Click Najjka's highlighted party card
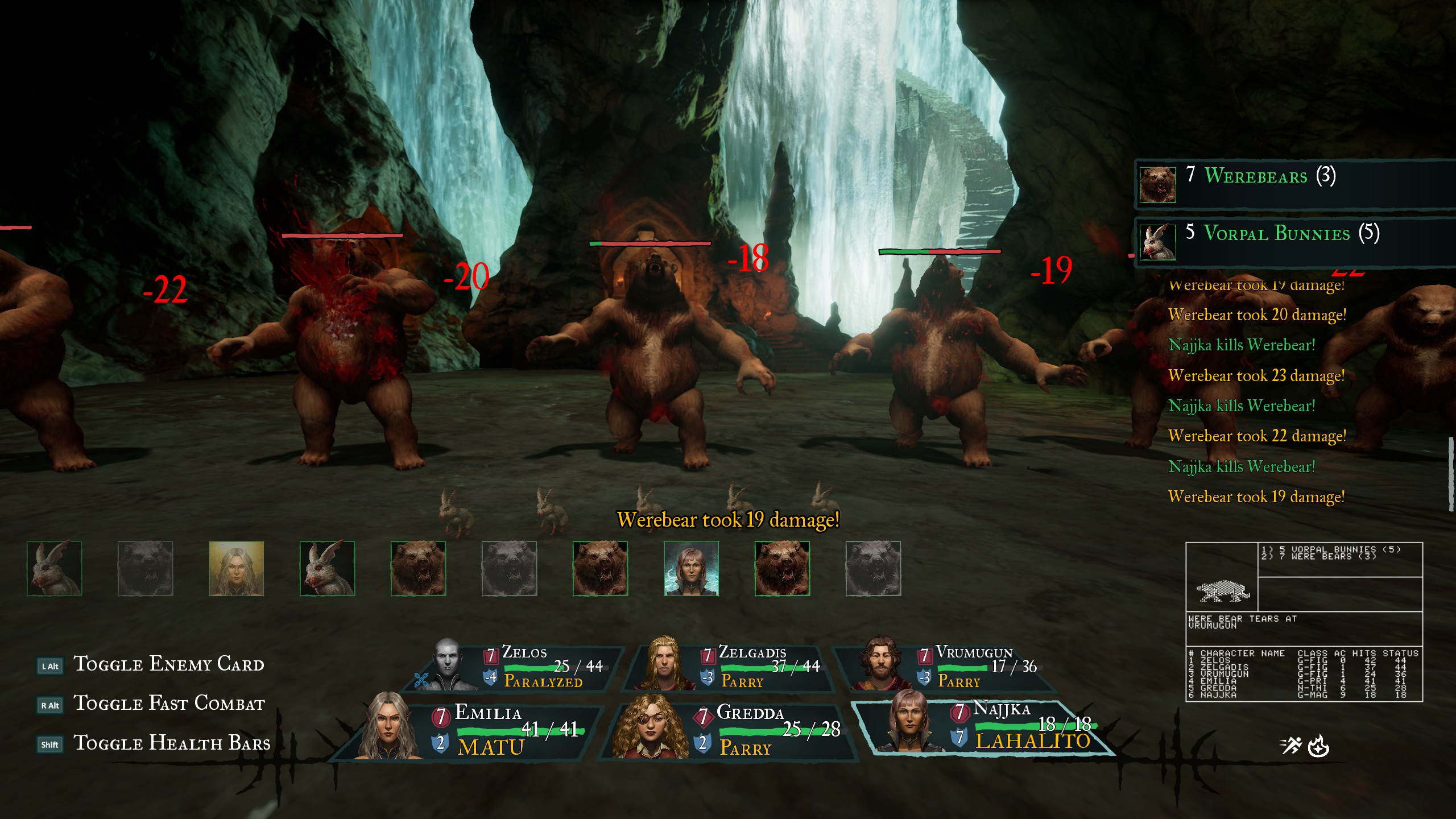 click(x=984, y=727)
